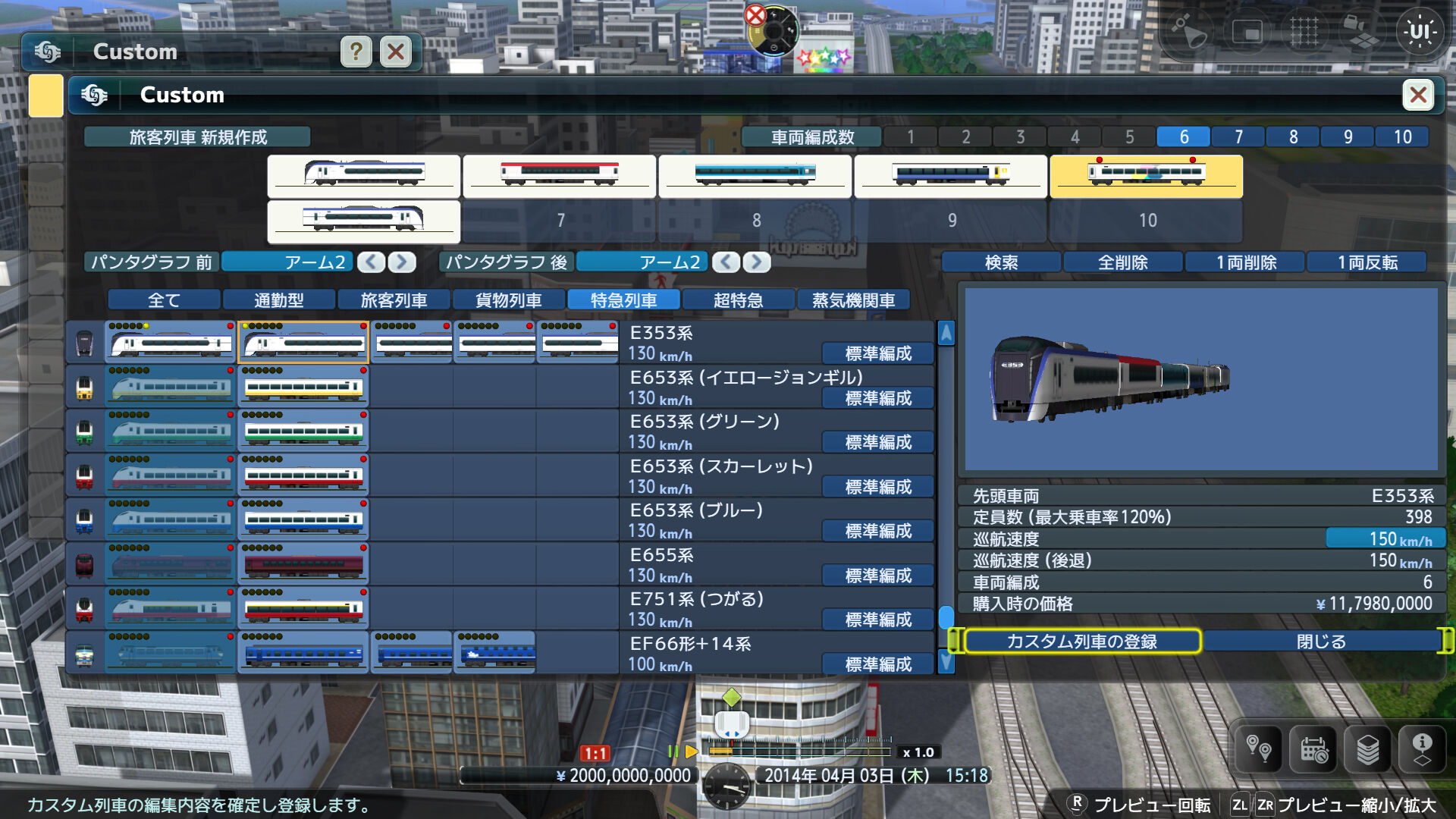Image resolution: width=1456 pixels, height=819 pixels.
Task: Select the spotlight/view tool icon top right
Action: 1188,32
